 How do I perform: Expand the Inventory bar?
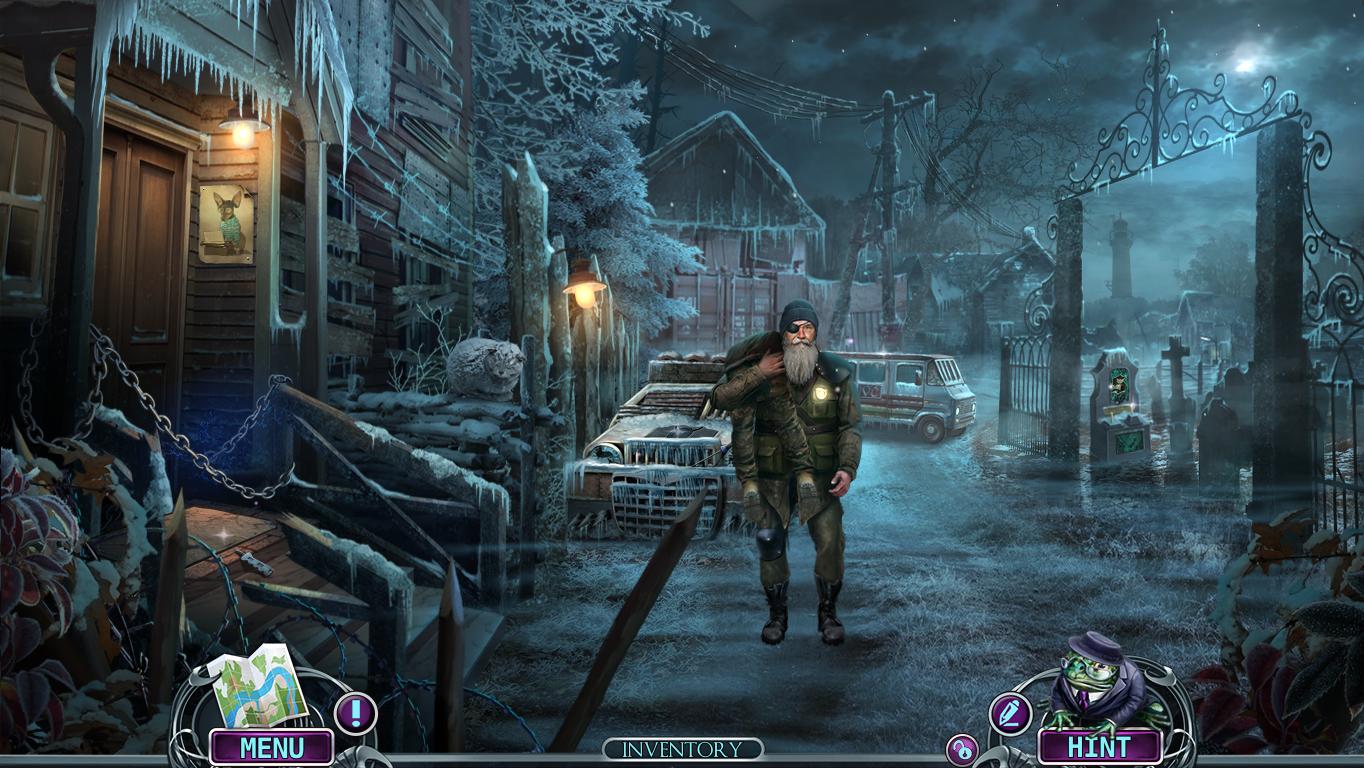point(682,749)
